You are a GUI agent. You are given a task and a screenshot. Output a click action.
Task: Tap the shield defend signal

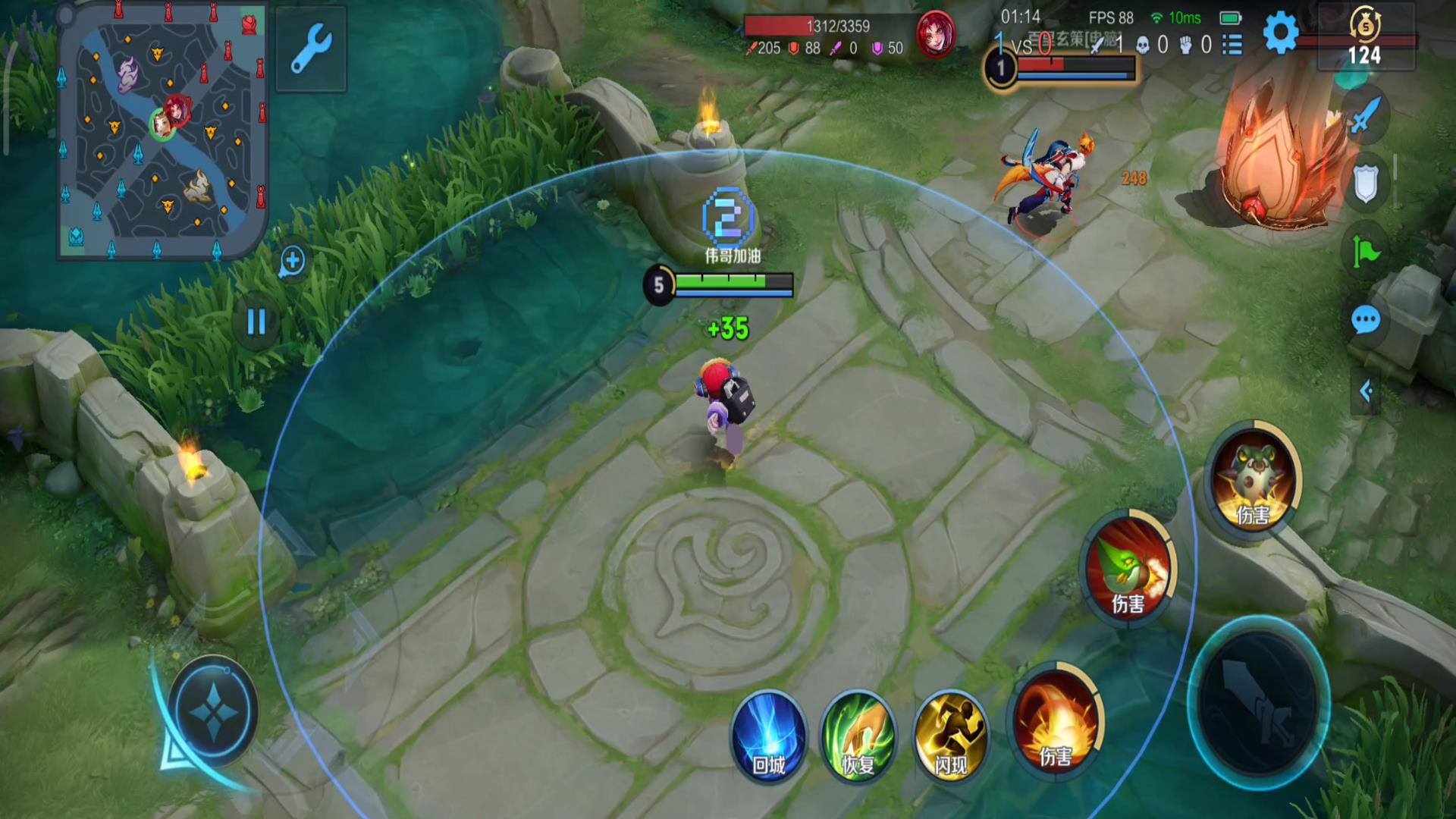click(1365, 183)
